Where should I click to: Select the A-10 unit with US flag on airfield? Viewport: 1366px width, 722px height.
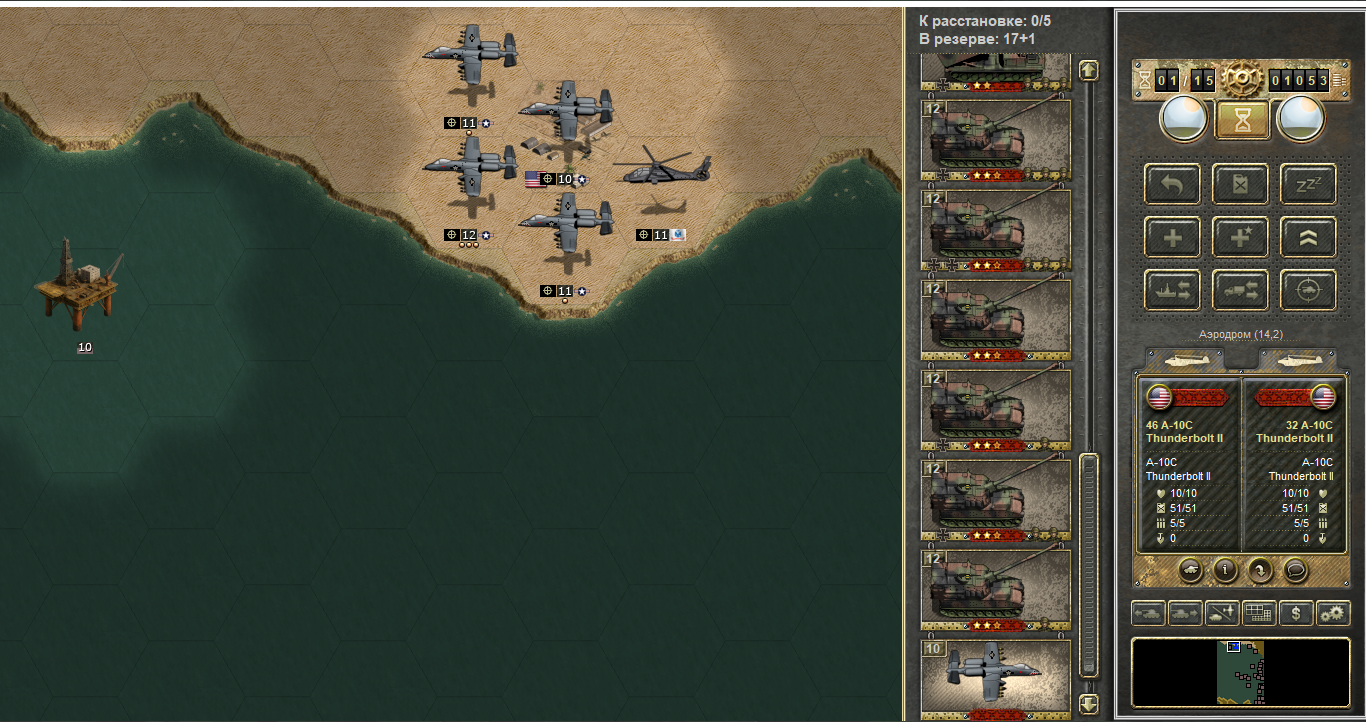[x=565, y=112]
